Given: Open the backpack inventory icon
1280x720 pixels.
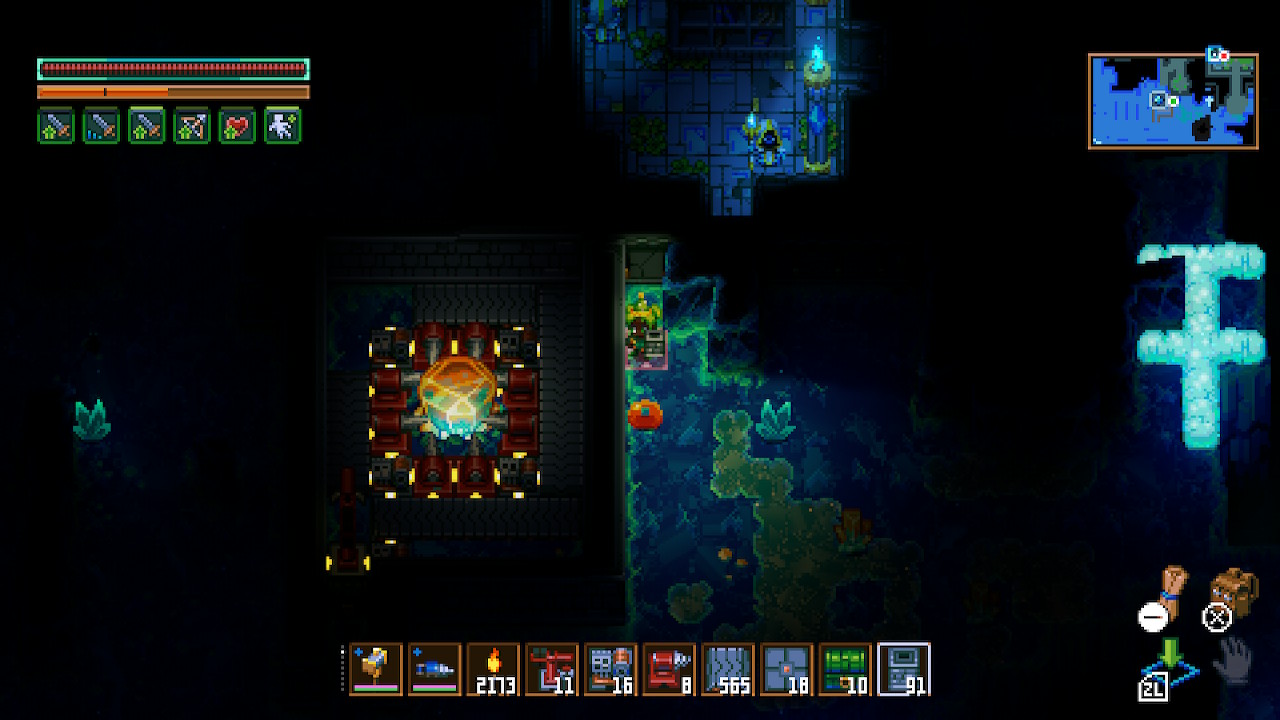Looking at the screenshot, I should (1233, 592).
